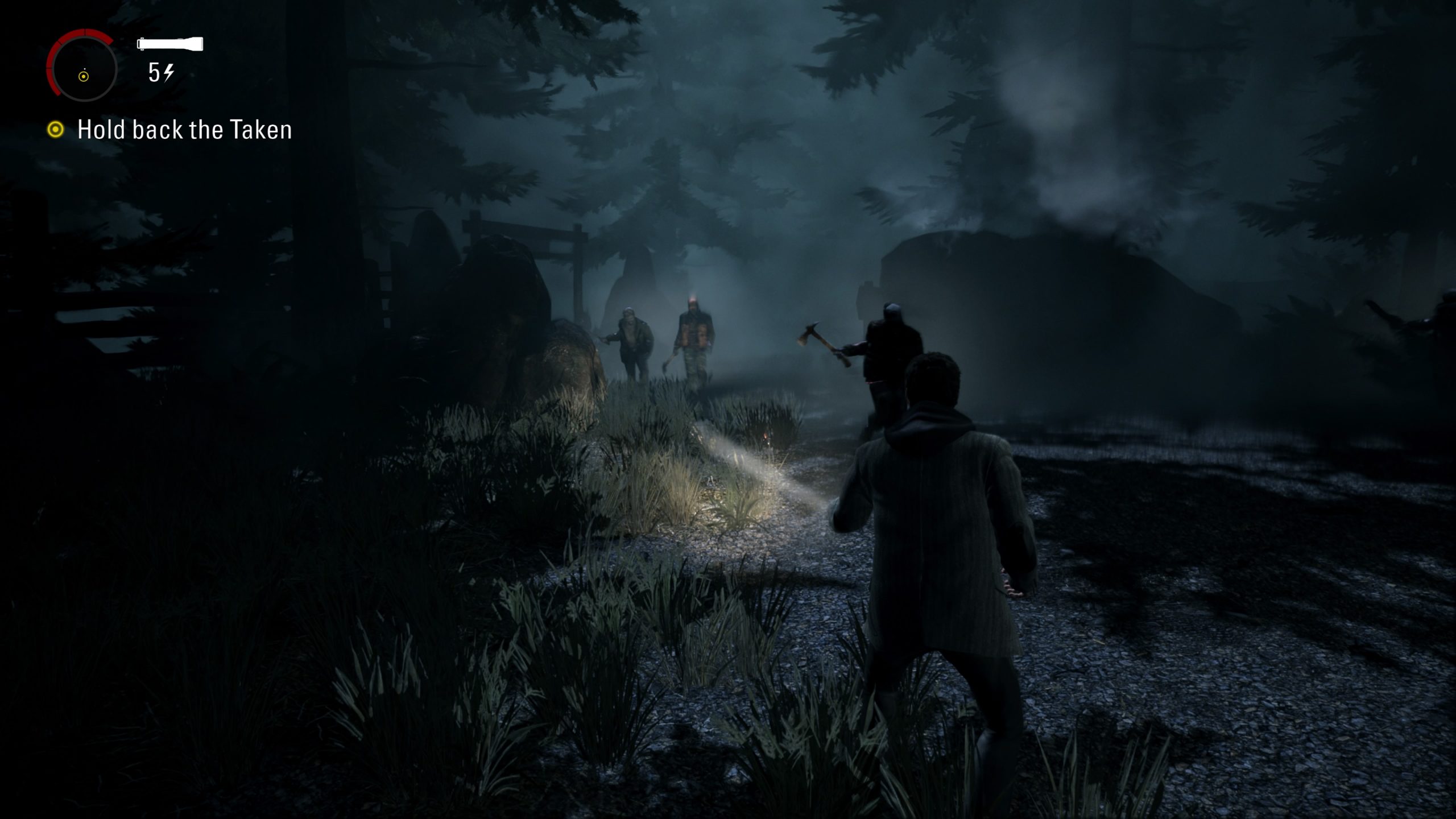Viewport: 1456px width, 819px height.
Task: Select the flashlight icon in the HUD
Action: coord(170,44)
